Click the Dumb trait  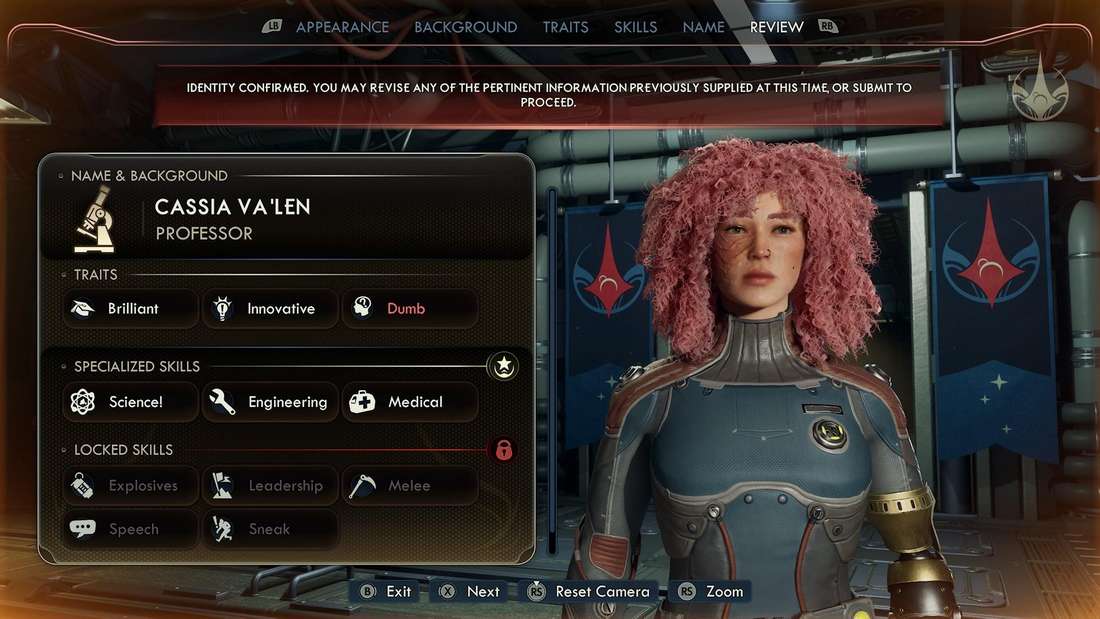(409, 309)
